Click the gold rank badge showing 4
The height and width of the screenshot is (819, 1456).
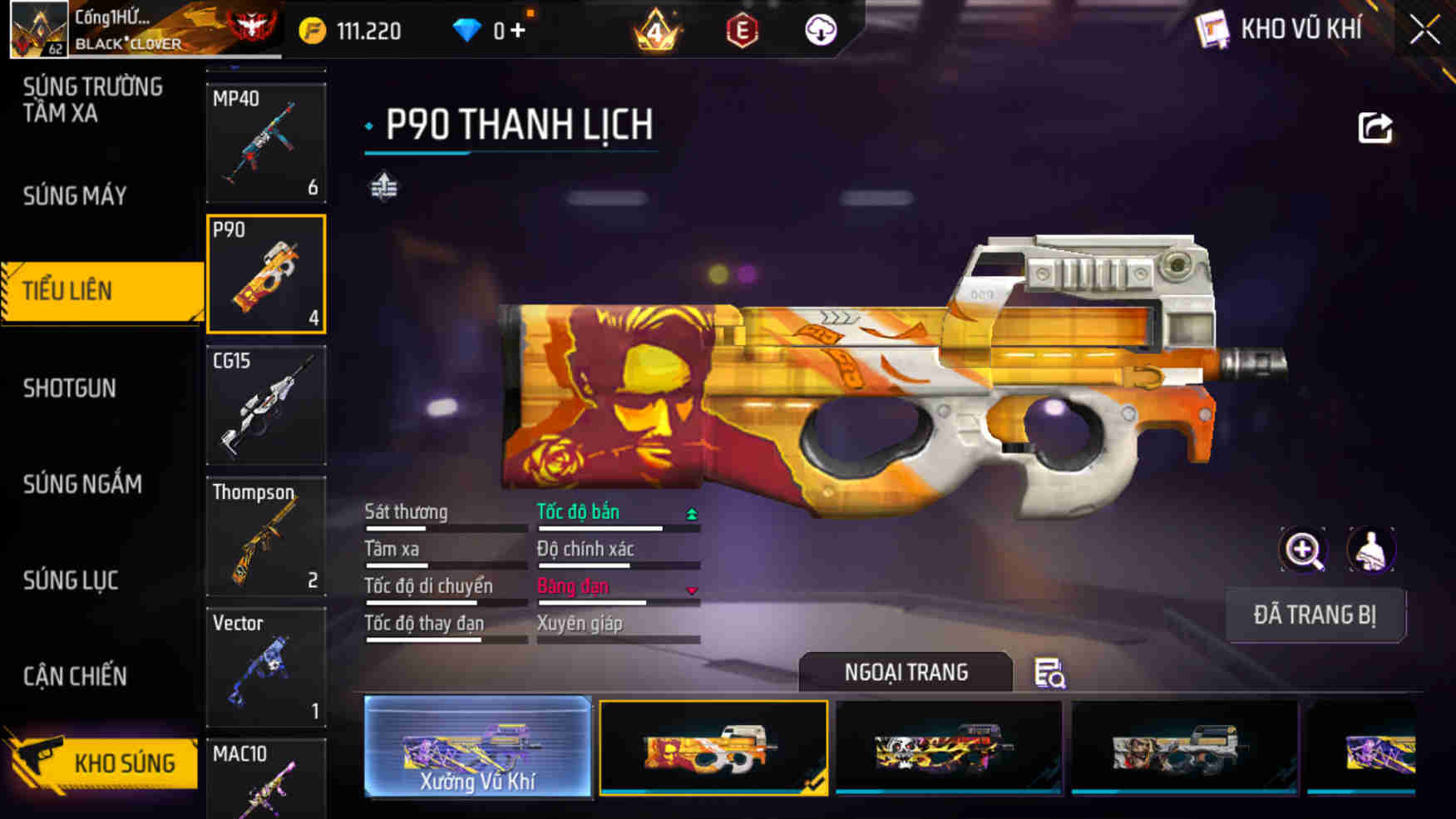click(653, 30)
